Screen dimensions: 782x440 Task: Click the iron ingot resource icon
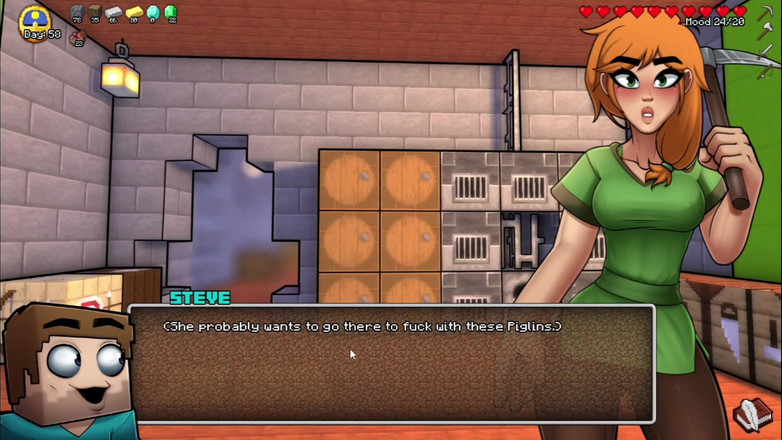coord(115,12)
